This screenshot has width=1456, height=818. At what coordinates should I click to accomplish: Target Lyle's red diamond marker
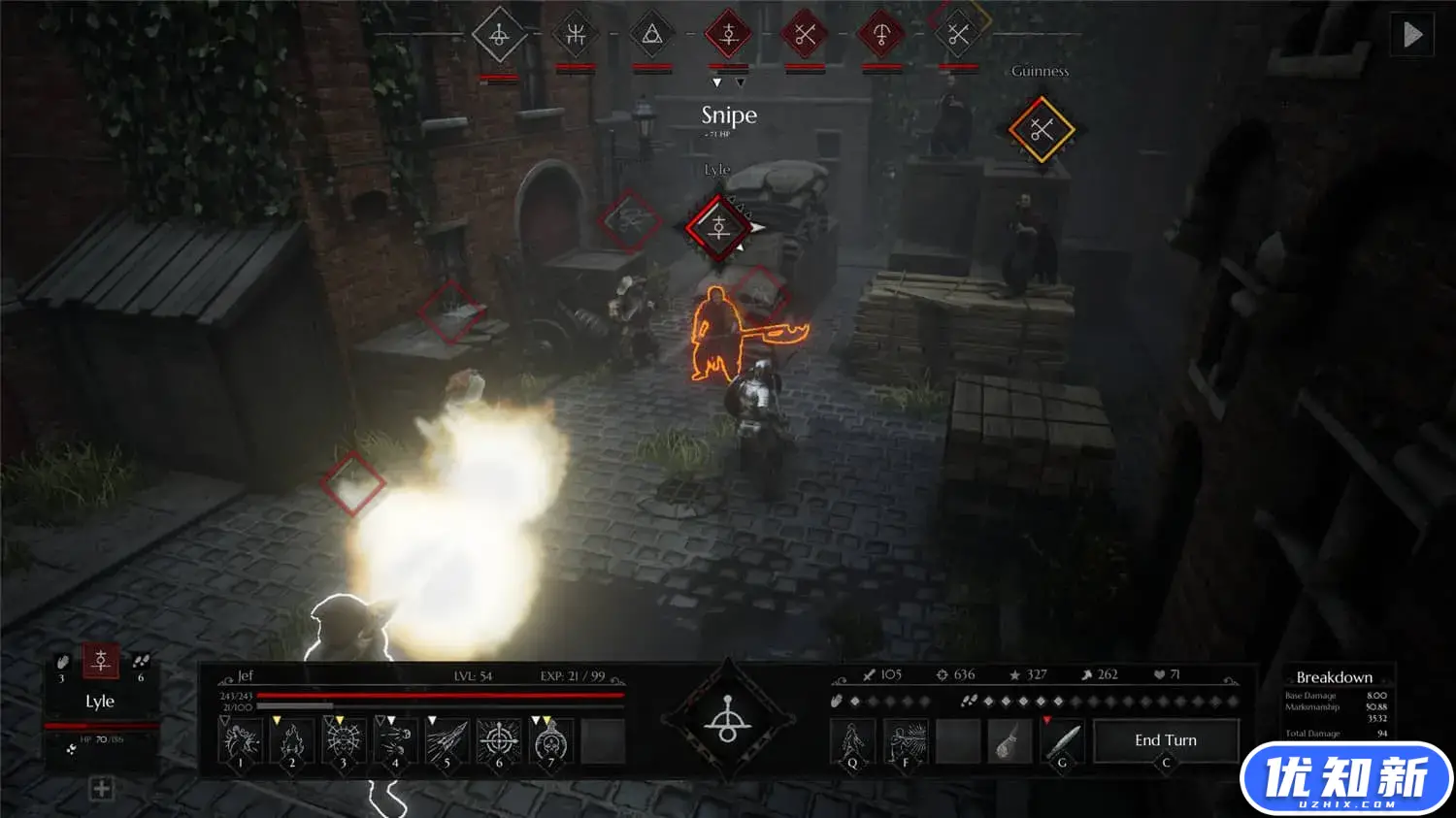coord(718,228)
